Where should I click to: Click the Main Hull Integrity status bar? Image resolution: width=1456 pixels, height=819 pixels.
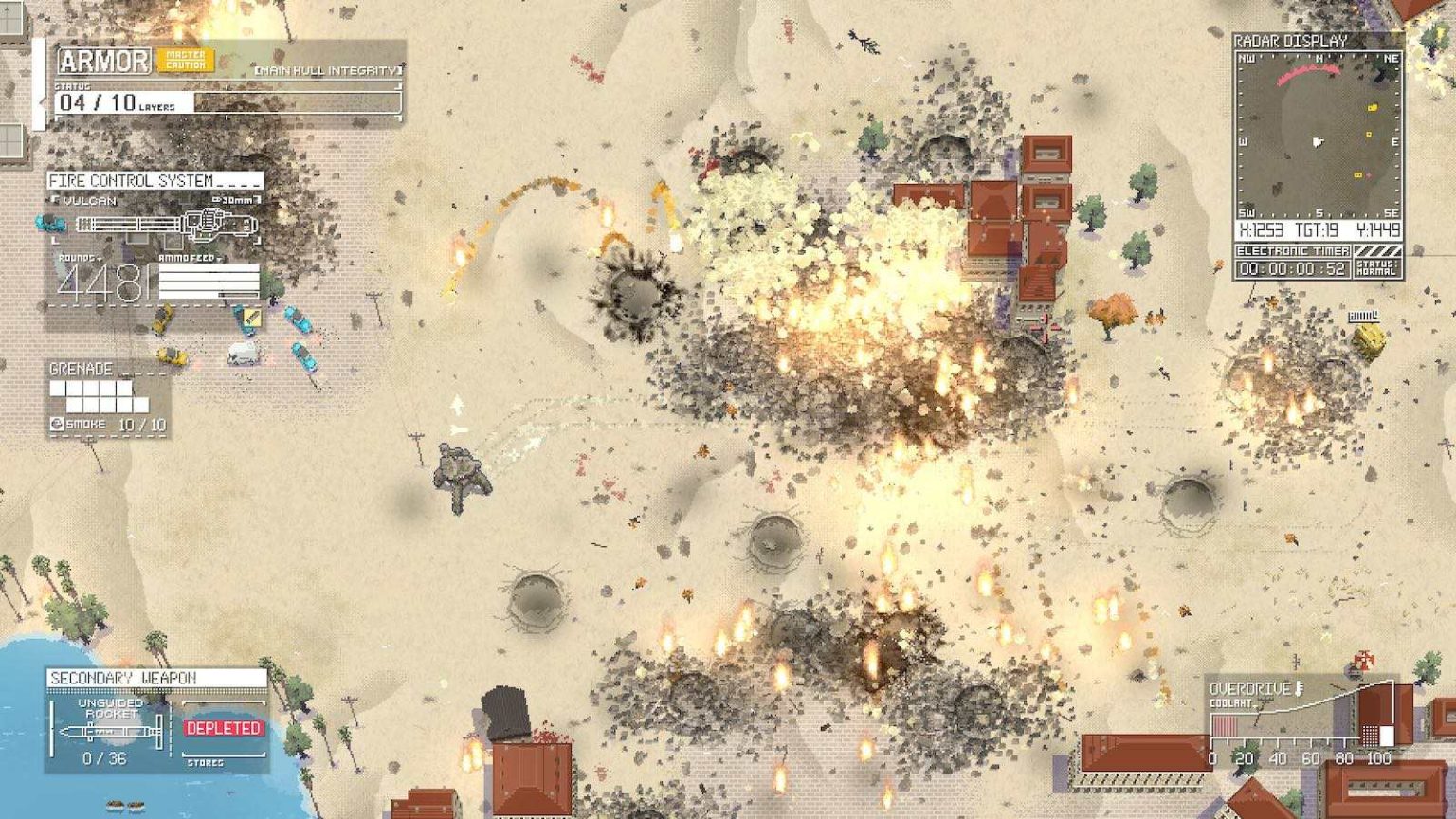(327, 69)
